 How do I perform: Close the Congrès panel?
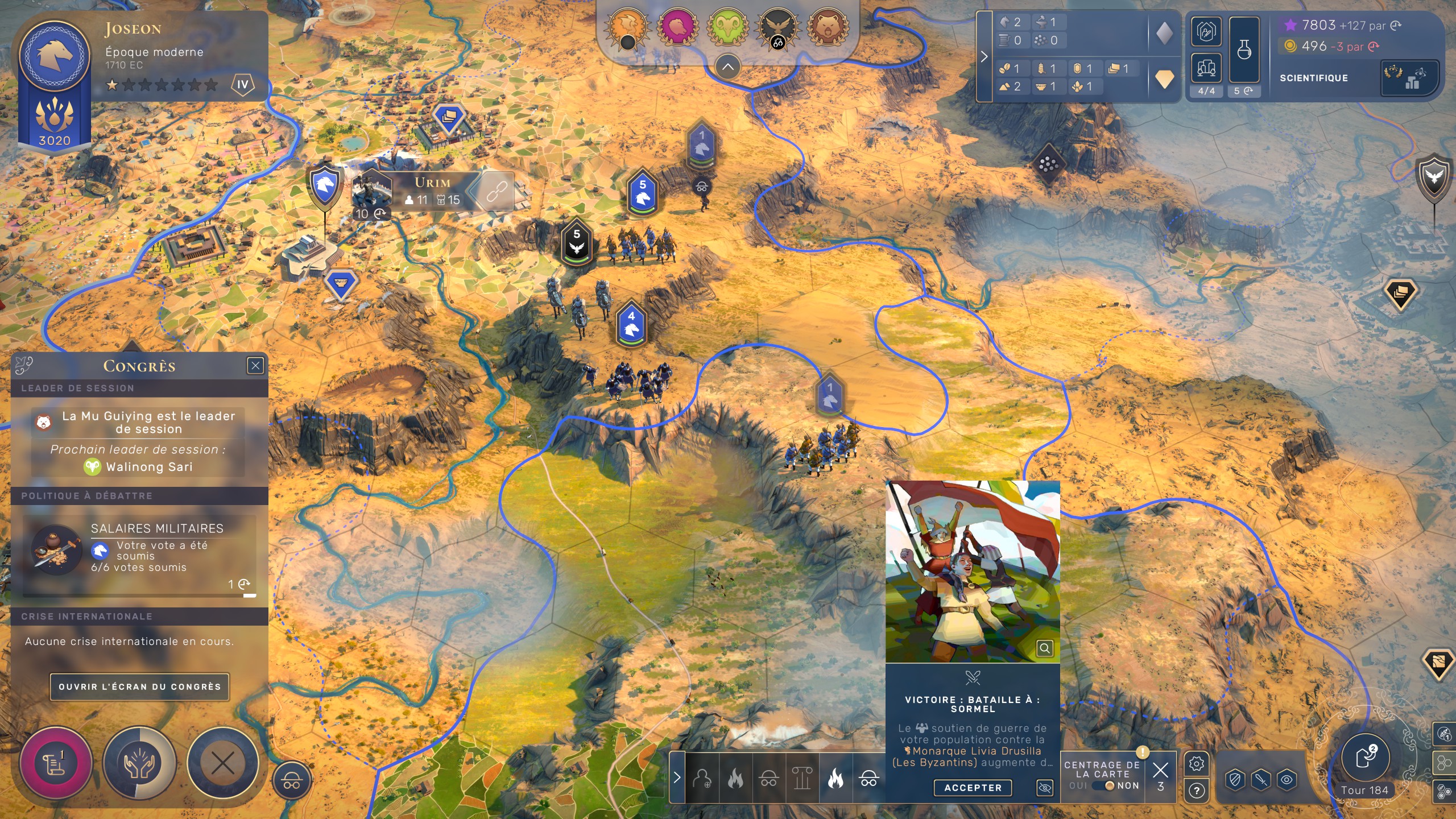(255, 366)
